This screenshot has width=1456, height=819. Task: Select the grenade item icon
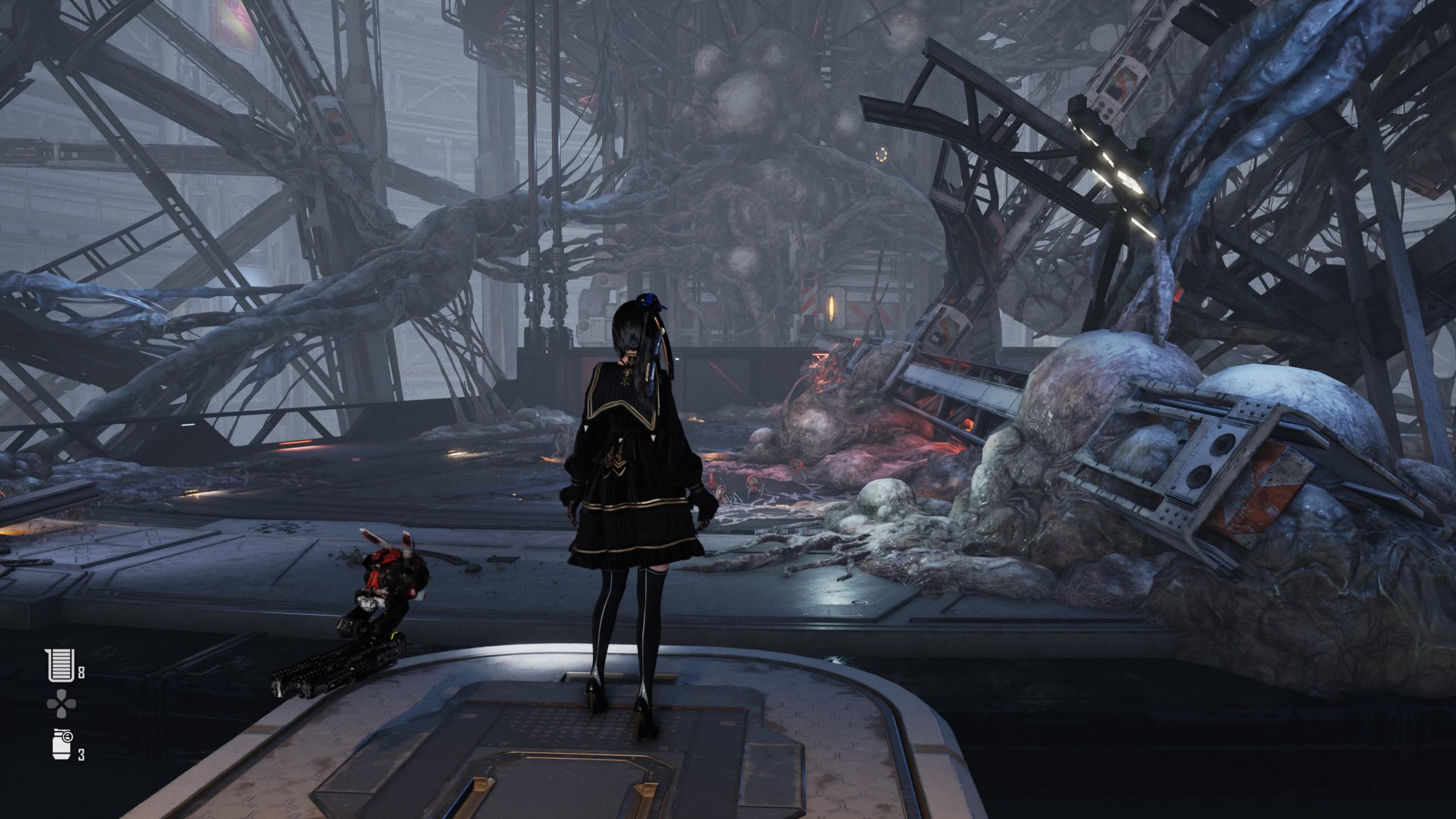pos(60,743)
